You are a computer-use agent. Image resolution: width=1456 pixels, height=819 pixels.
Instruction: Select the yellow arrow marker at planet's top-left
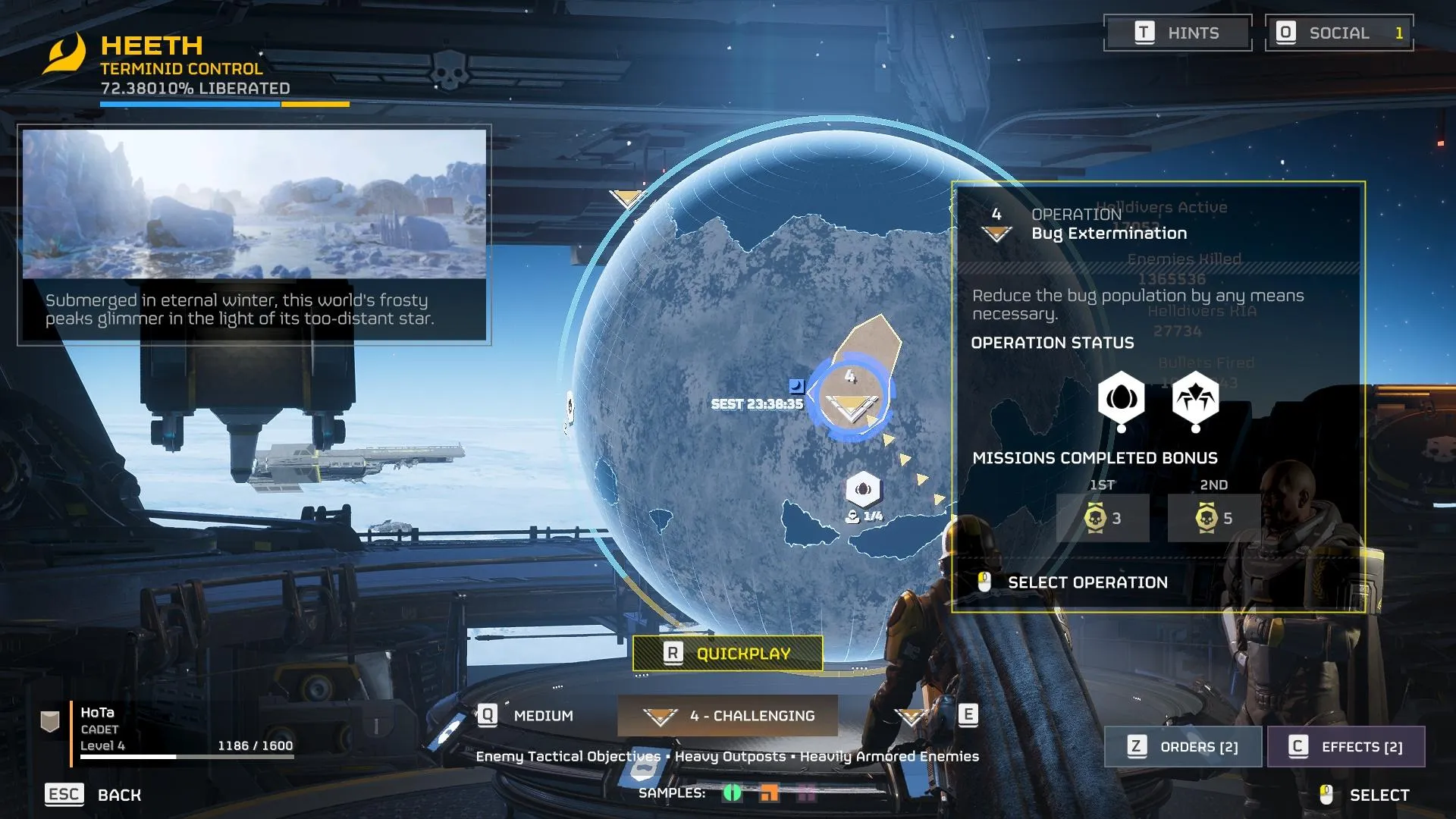(626, 199)
